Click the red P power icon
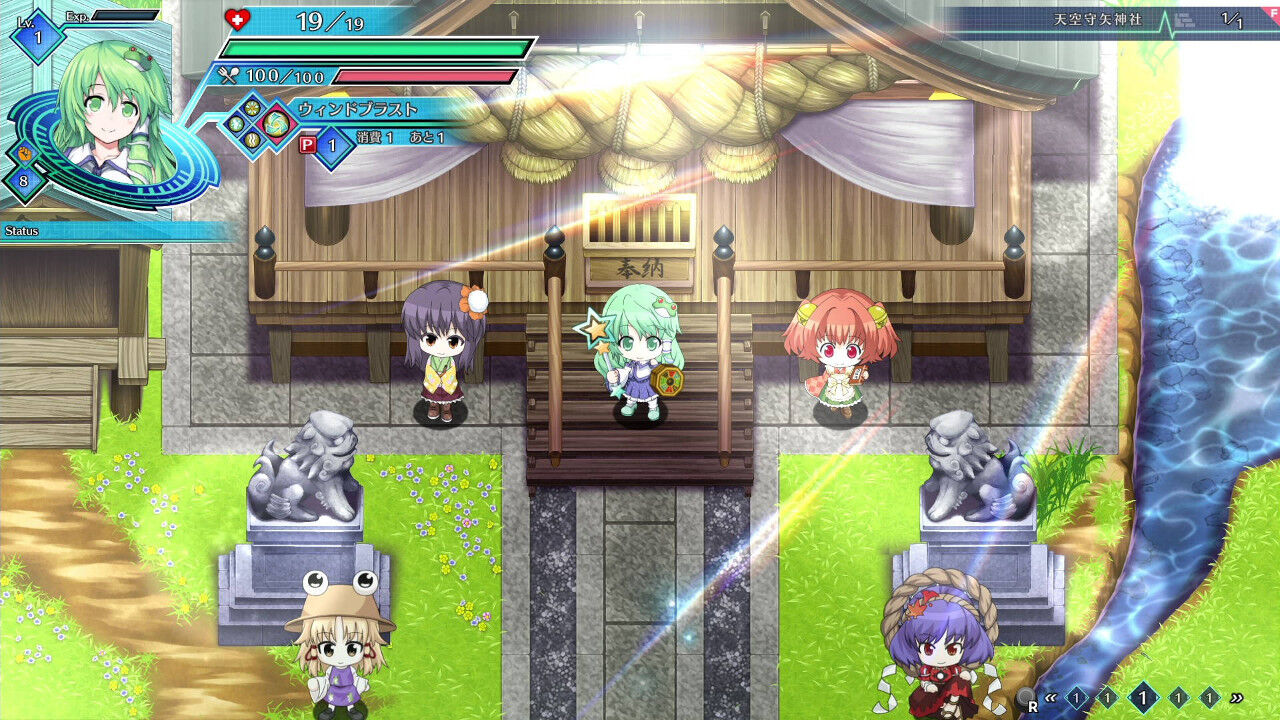Screen dimensions: 1280x720 (306, 142)
